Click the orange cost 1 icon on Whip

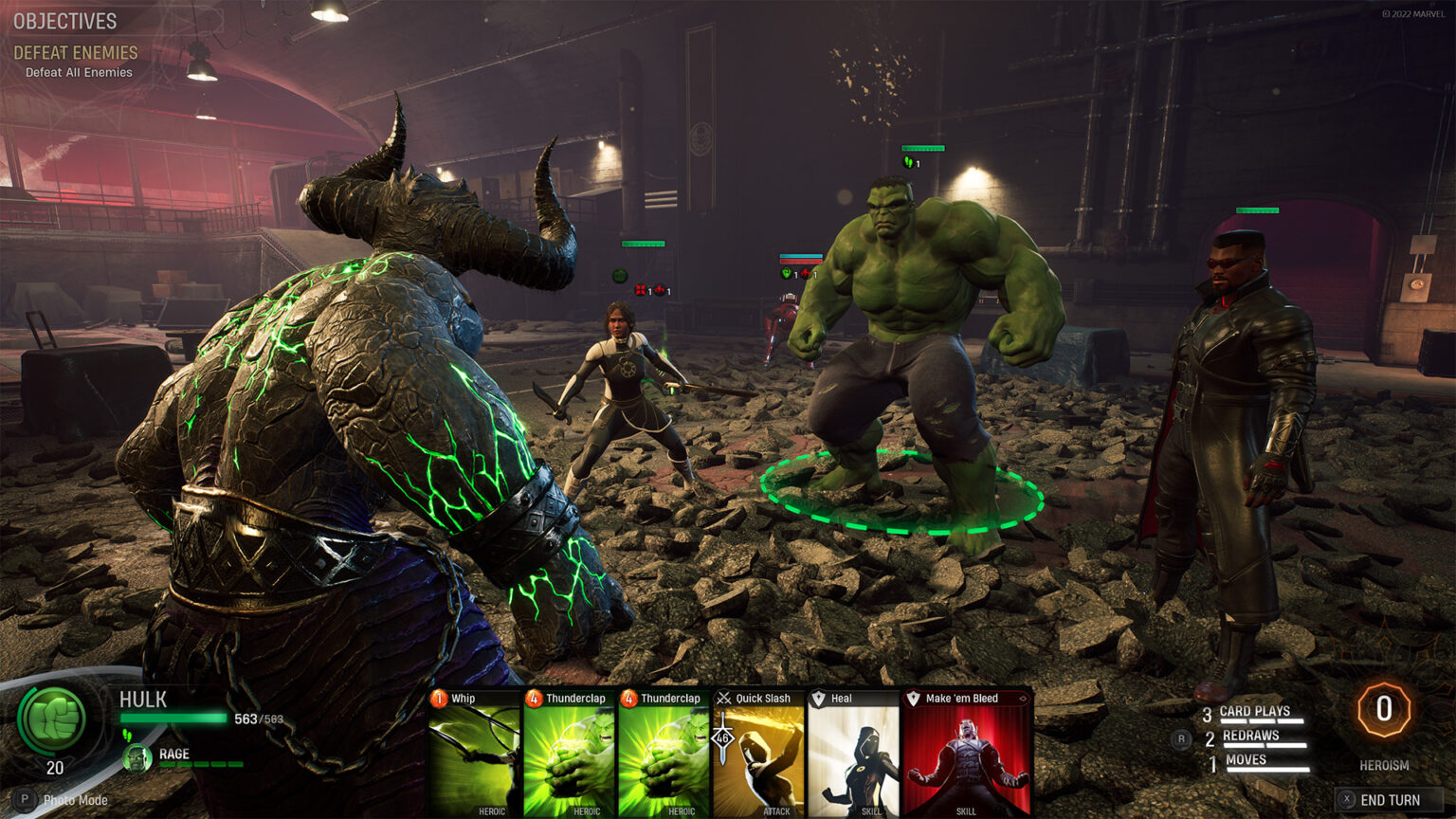tap(439, 698)
